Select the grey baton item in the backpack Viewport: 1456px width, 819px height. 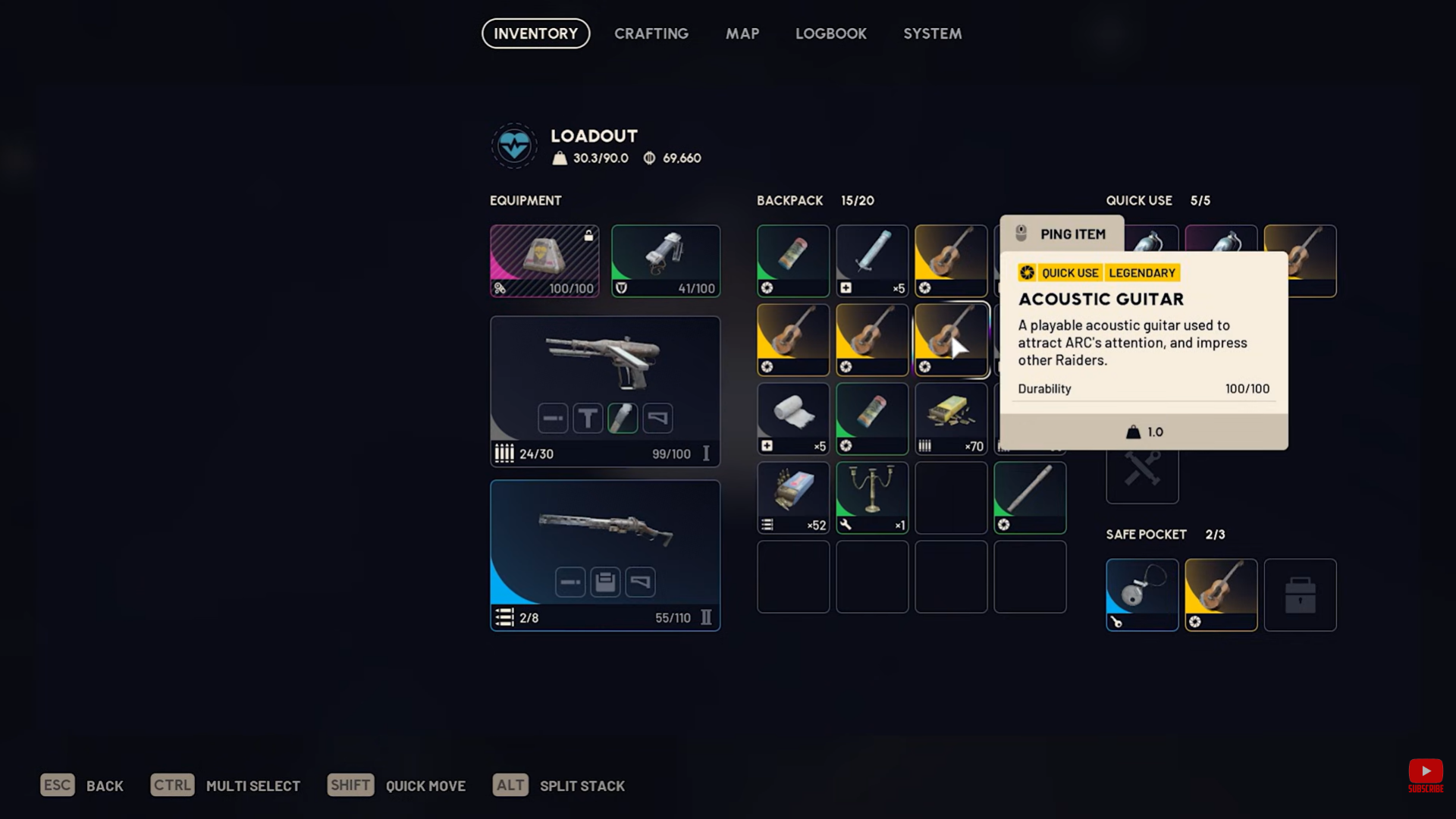click(1030, 497)
